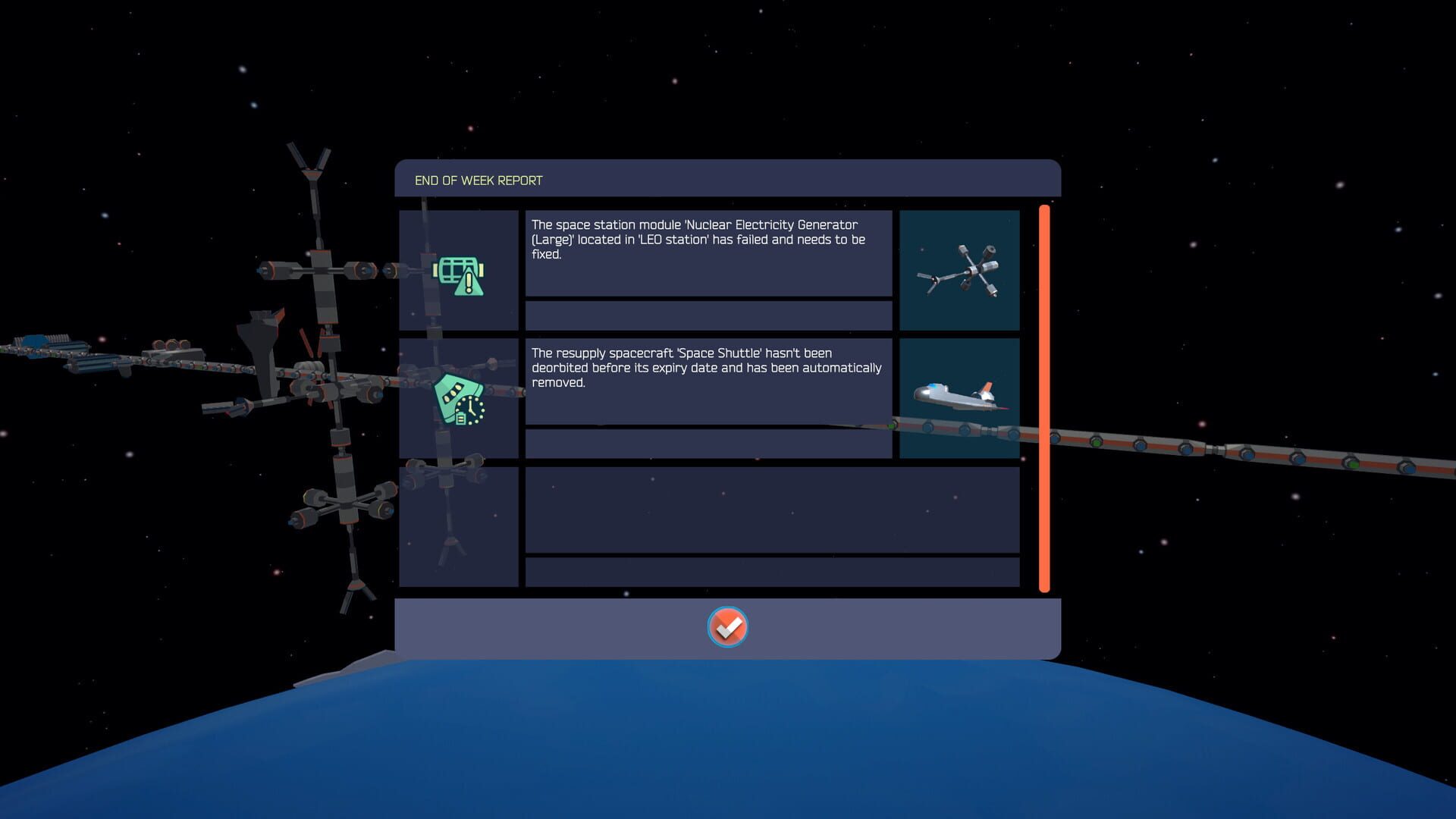Click the END OF WEEK REPORT title
This screenshot has width=1456, height=819.
478,180
